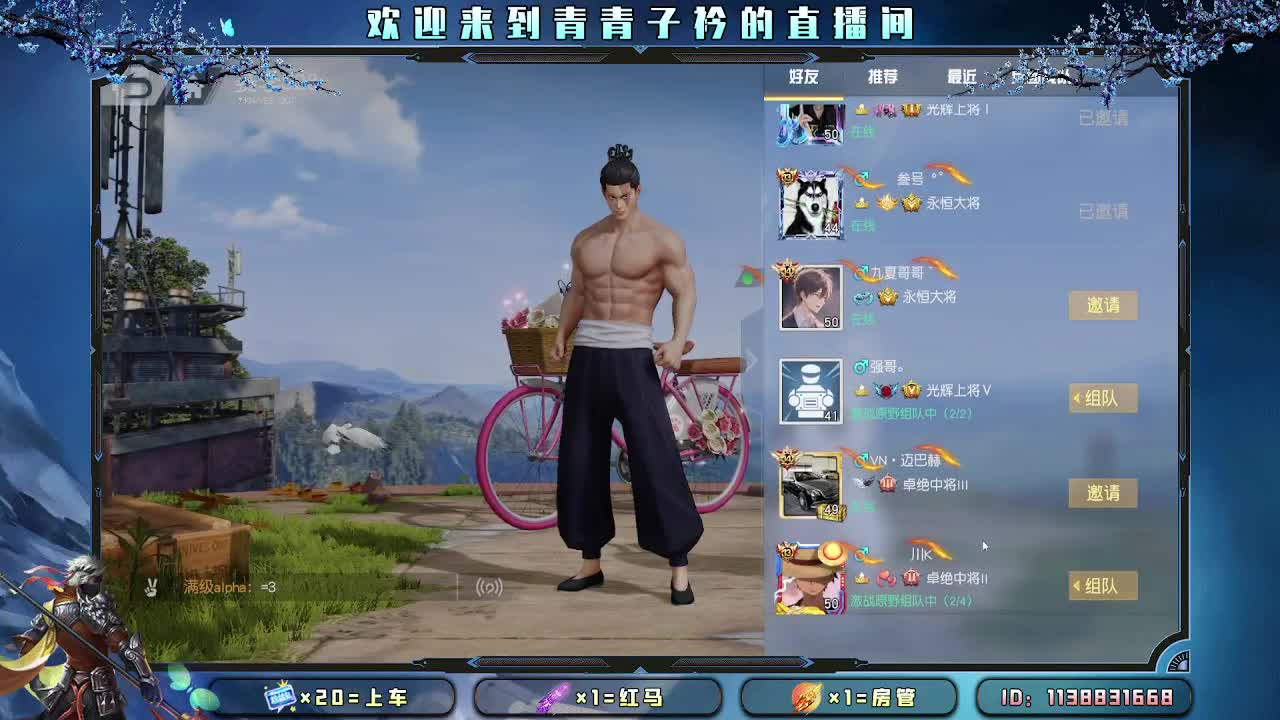Open the 最近 tab
Image resolution: width=1280 pixels, height=720 pixels.
coord(962,78)
